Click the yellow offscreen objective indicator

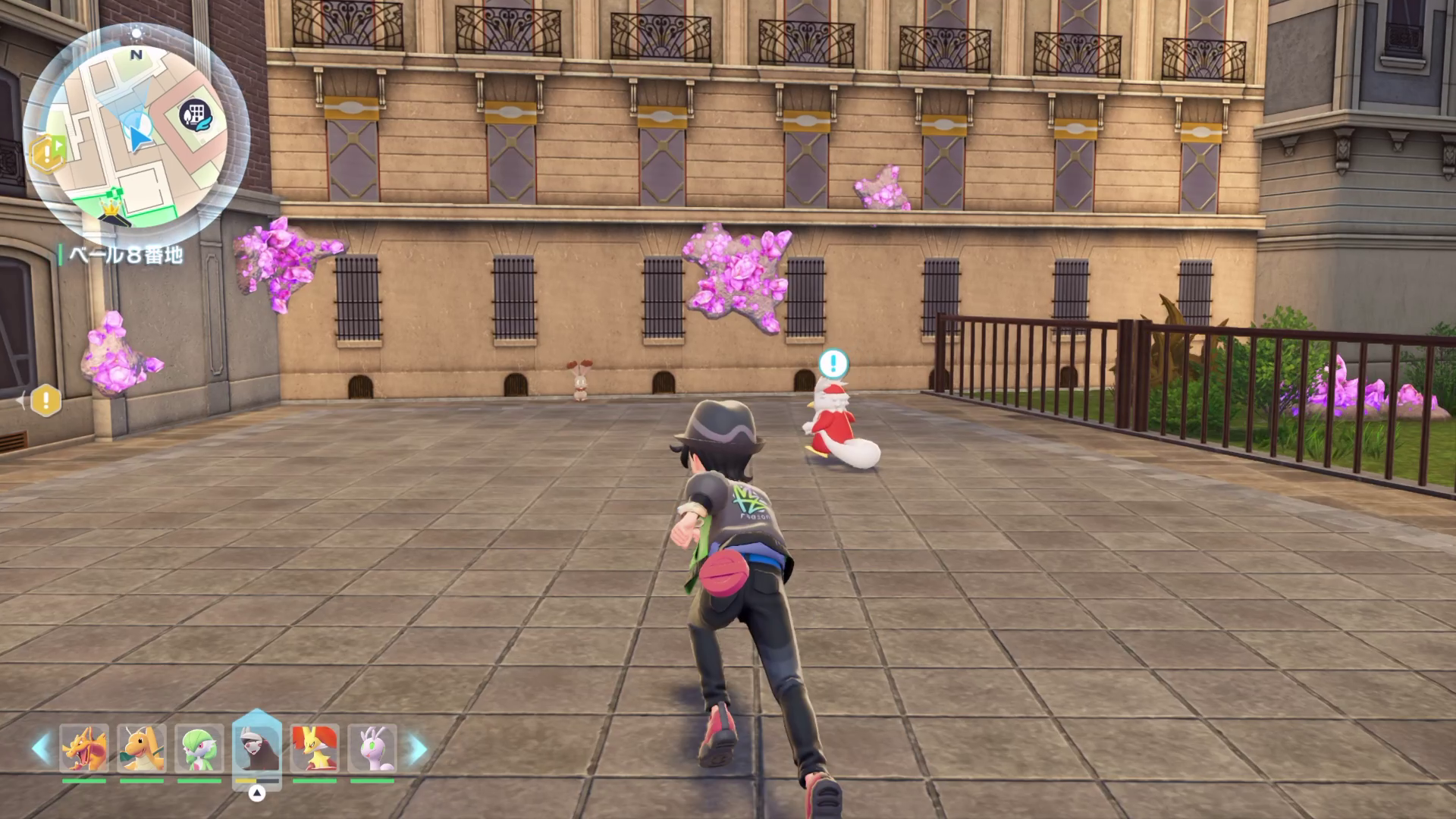coord(45,400)
